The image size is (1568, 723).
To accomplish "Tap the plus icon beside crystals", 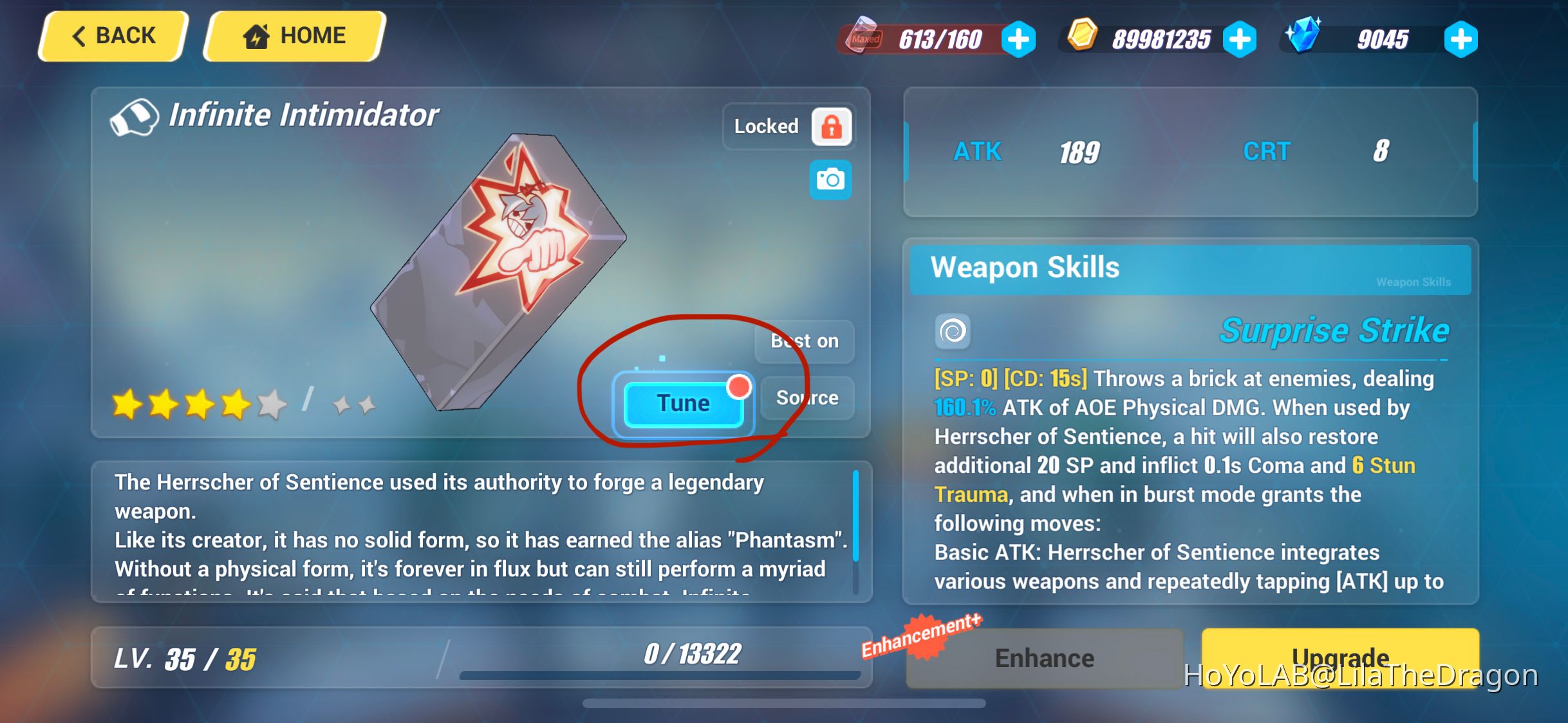I will 1460,40.
